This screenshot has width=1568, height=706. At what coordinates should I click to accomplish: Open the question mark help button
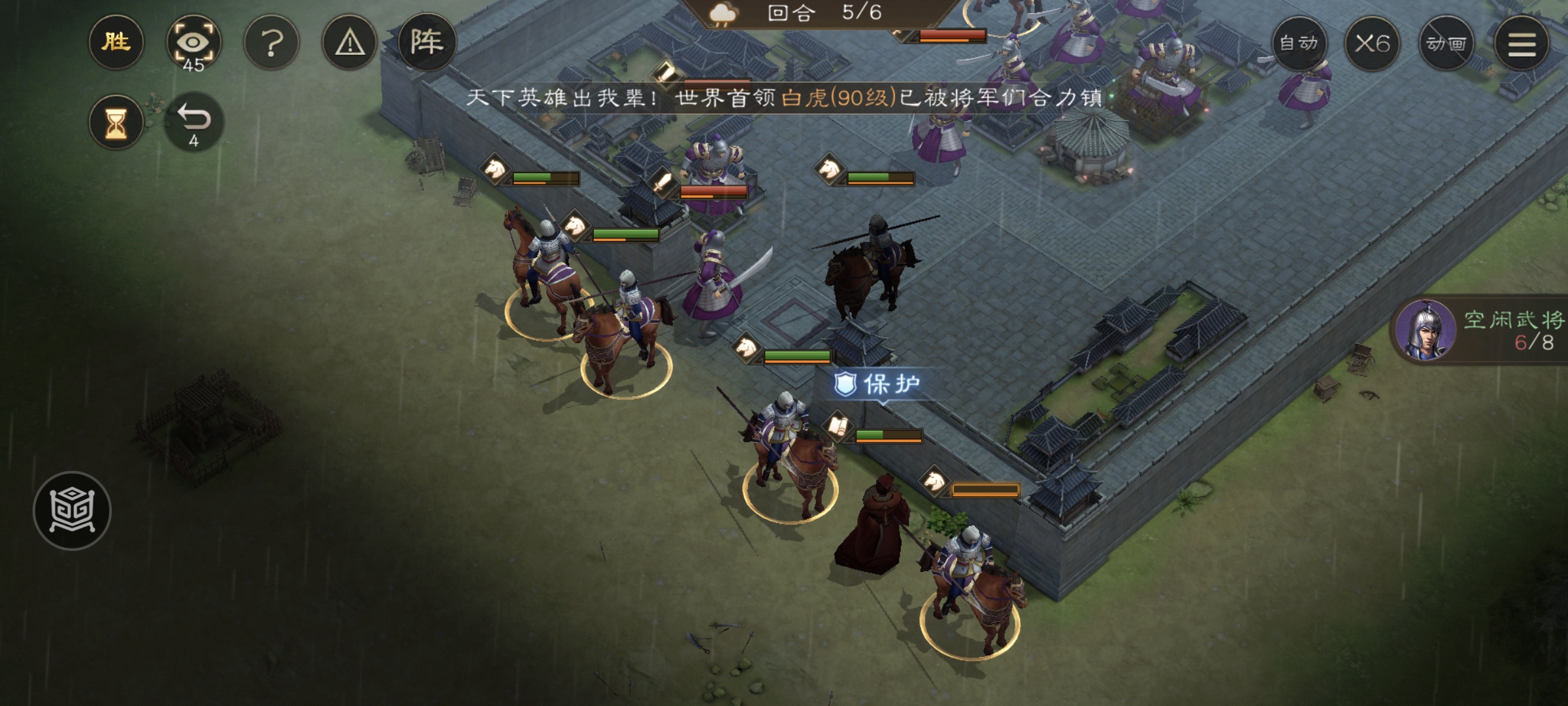[271, 44]
